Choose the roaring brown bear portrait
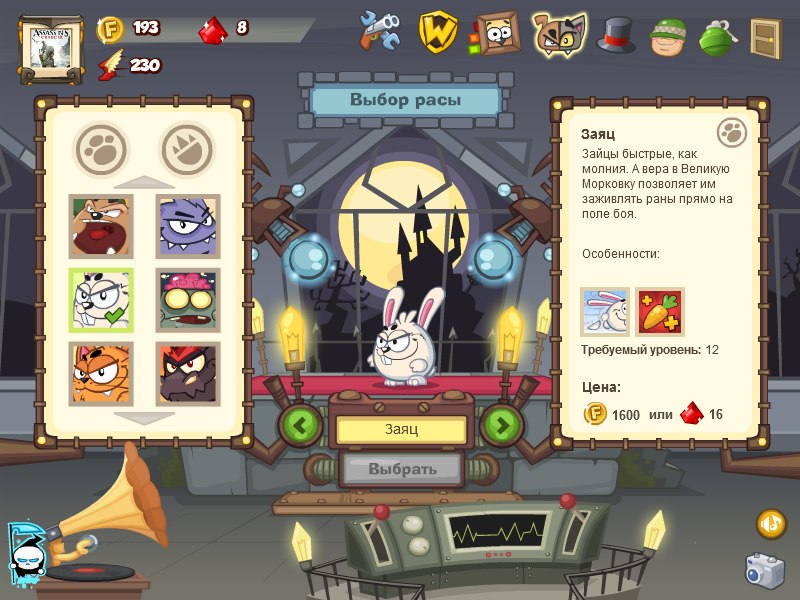Image resolution: width=800 pixels, height=600 pixels. point(100,227)
